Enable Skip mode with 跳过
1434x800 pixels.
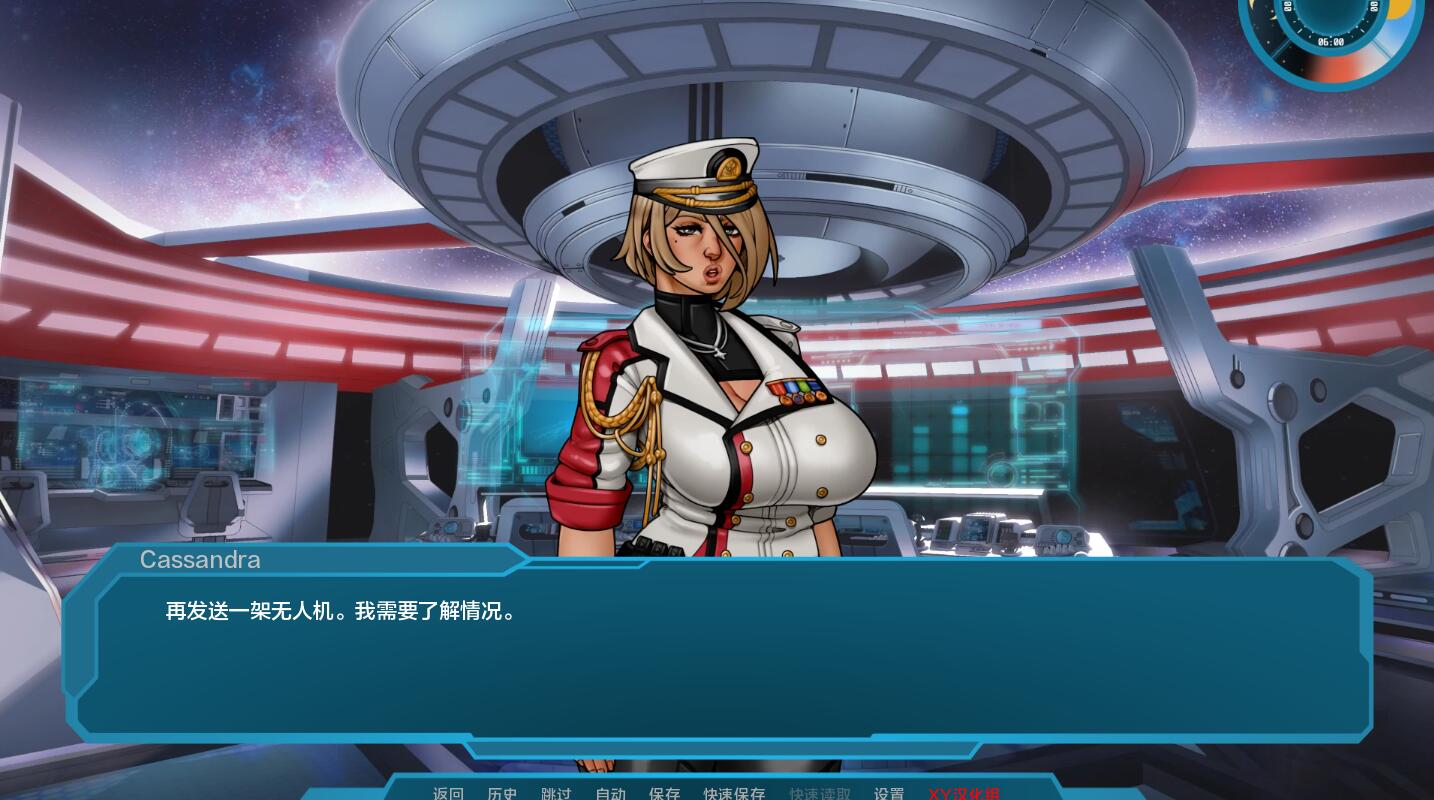(556, 793)
